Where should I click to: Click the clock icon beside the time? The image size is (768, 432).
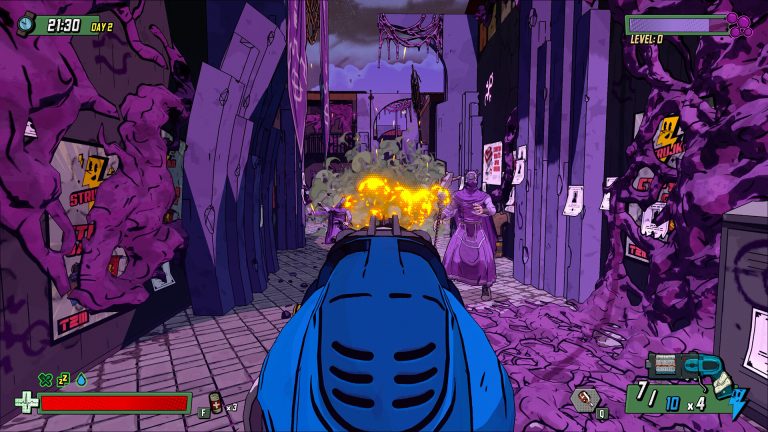click(26, 24)
